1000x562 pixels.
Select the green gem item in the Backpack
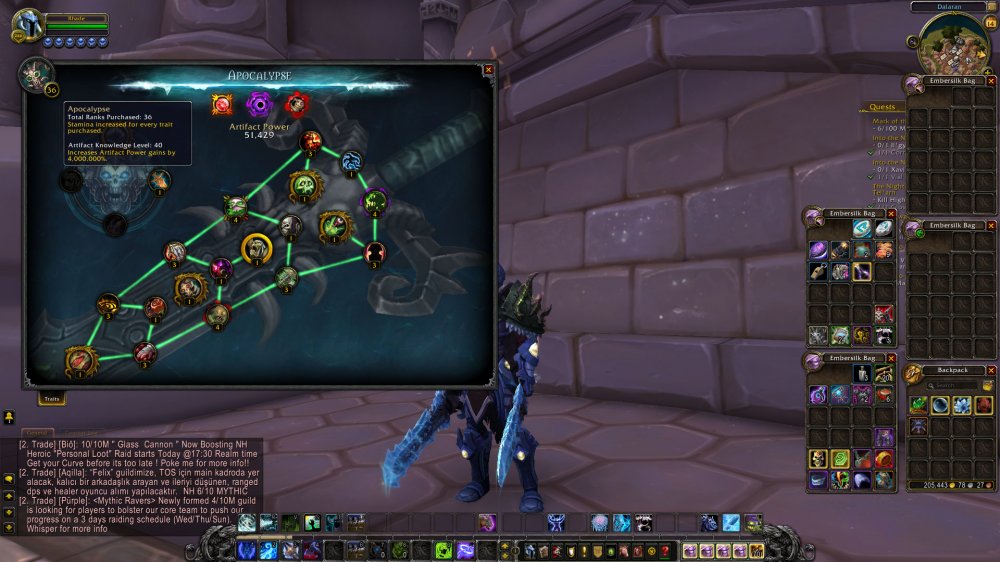(918, 405)
